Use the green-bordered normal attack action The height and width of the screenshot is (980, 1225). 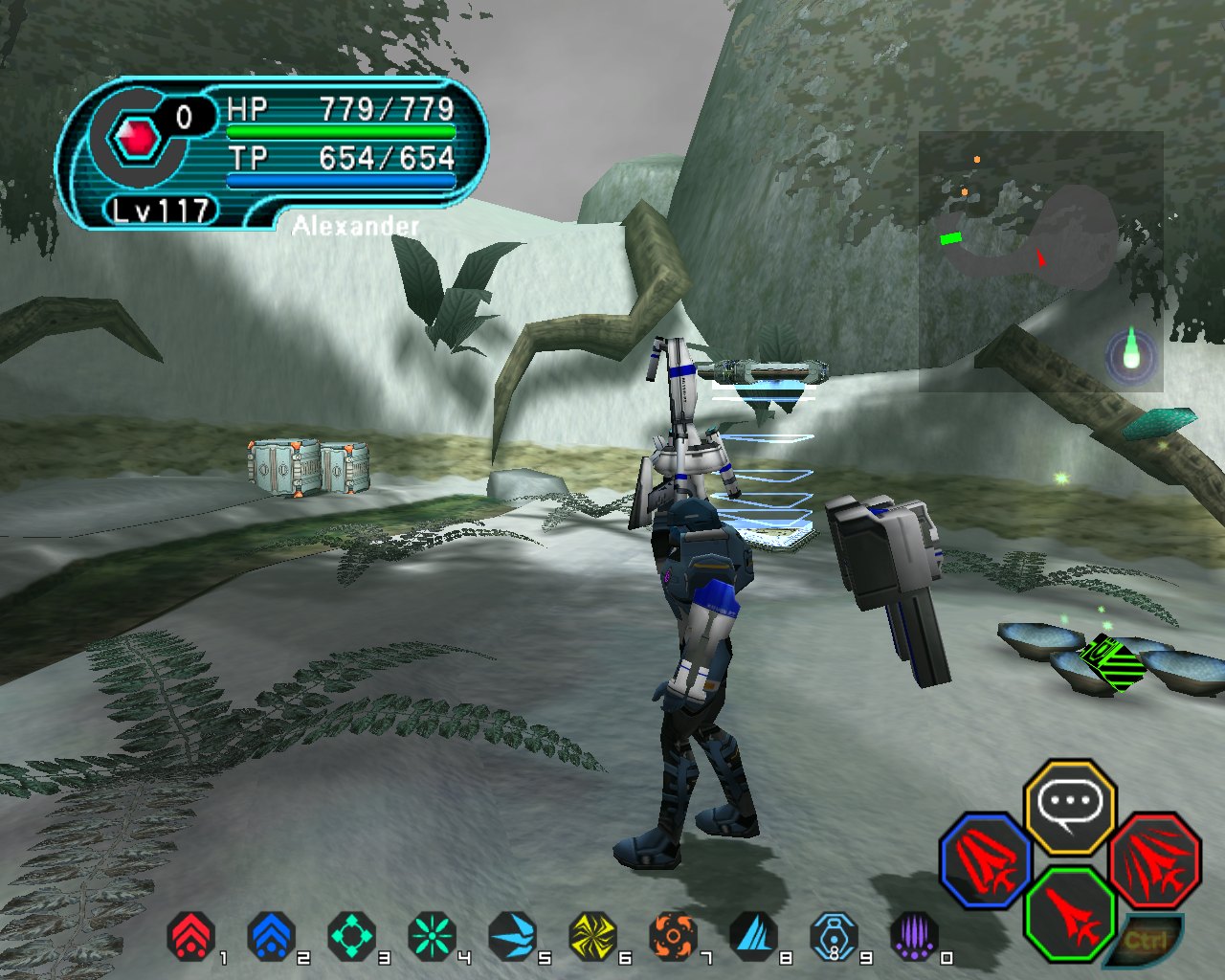[1070, 913]
